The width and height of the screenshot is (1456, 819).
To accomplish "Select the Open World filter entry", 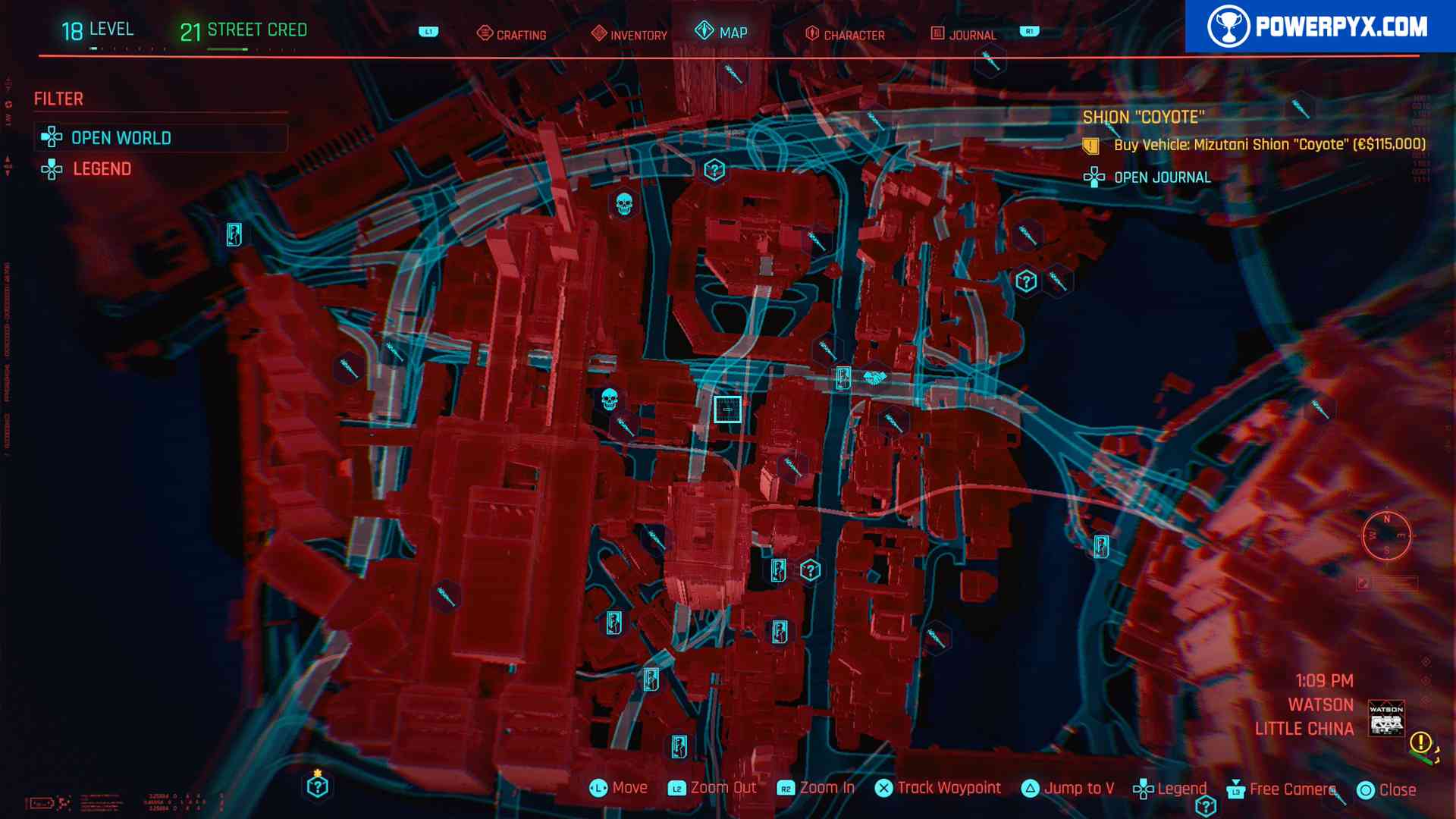I will pos(121,138).
